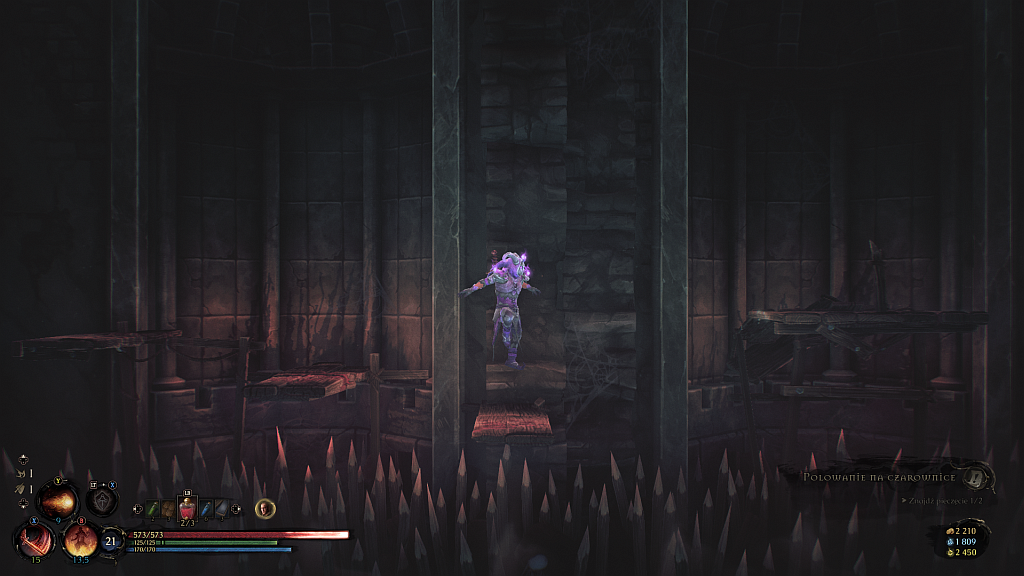
Task: Select the shield emblem ability
Action: click(x=102, y=499)
